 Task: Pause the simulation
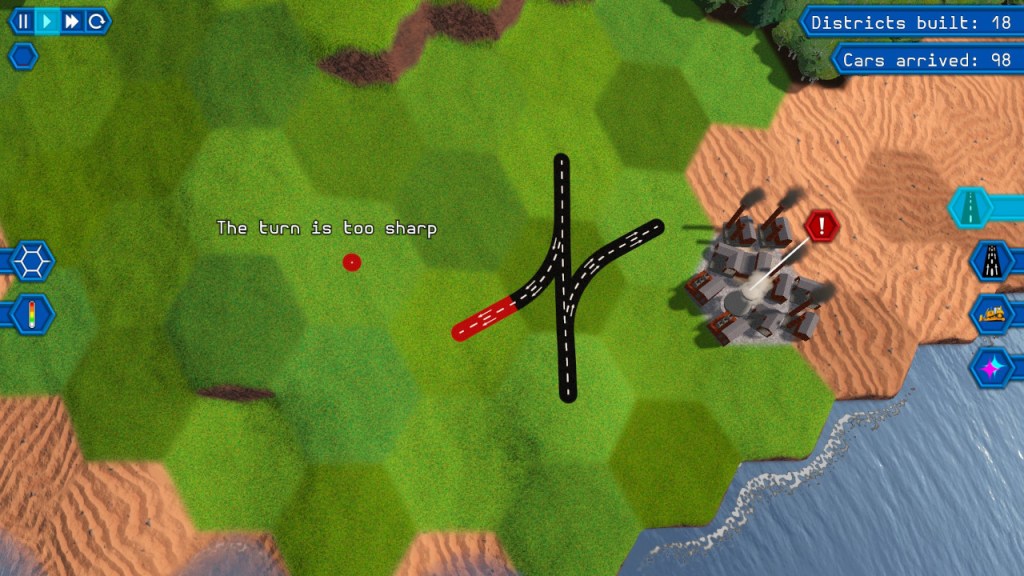click(x=22, y=21)
